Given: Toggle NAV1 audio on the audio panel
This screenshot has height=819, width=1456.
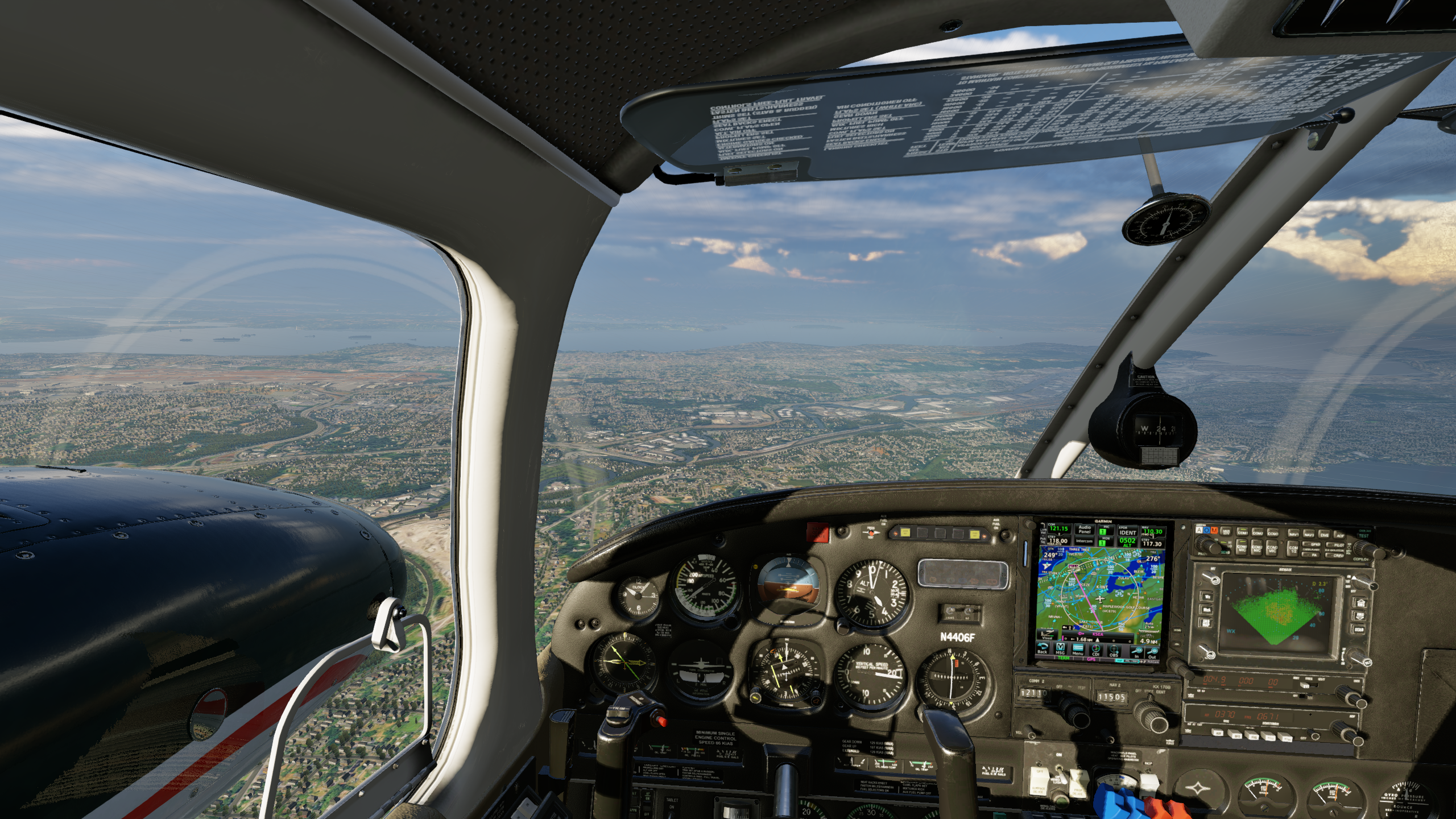Looking at the screenshot, I should 1293,533.
